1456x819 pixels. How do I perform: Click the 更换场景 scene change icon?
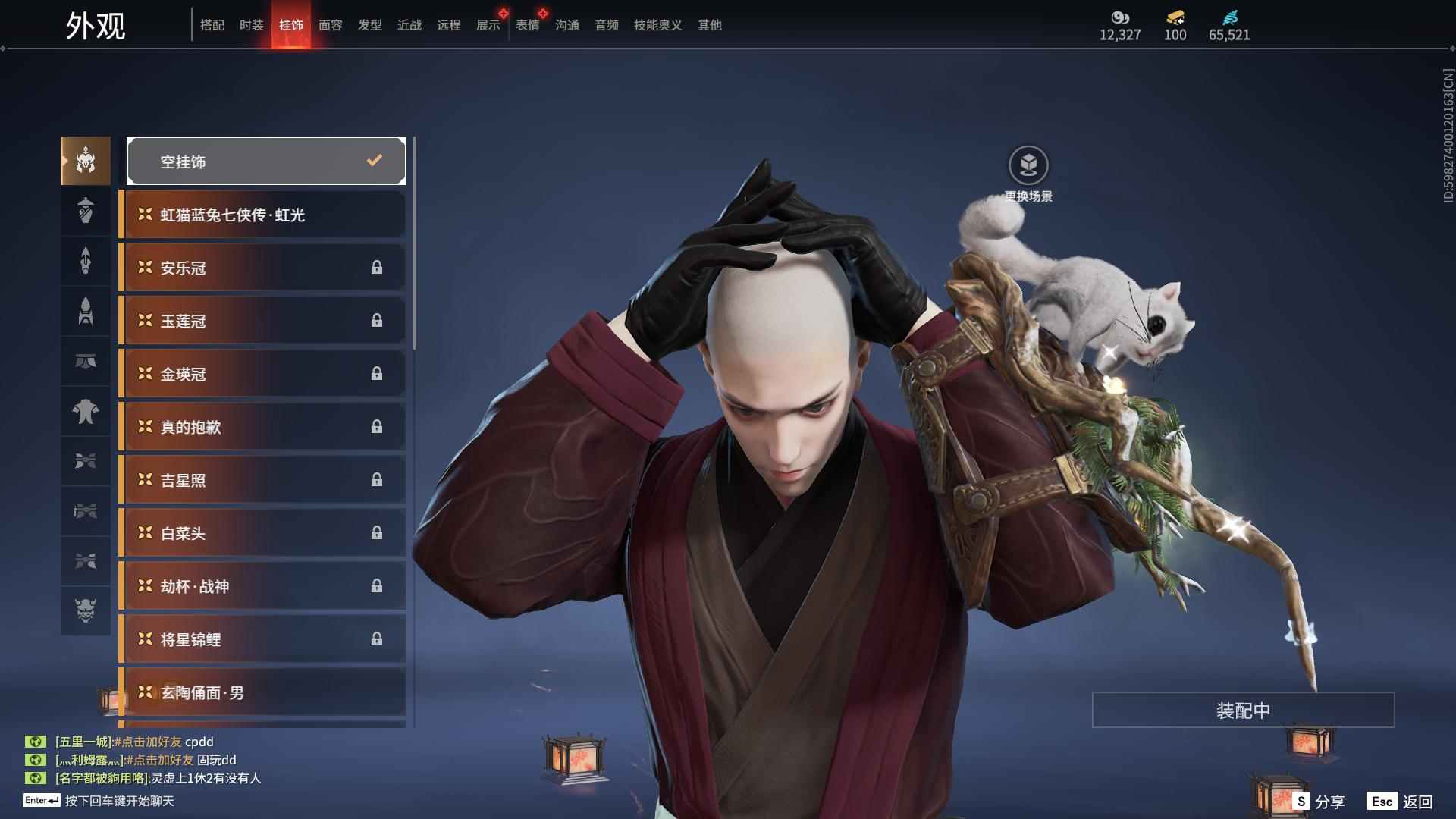[x=1028, y=165]
